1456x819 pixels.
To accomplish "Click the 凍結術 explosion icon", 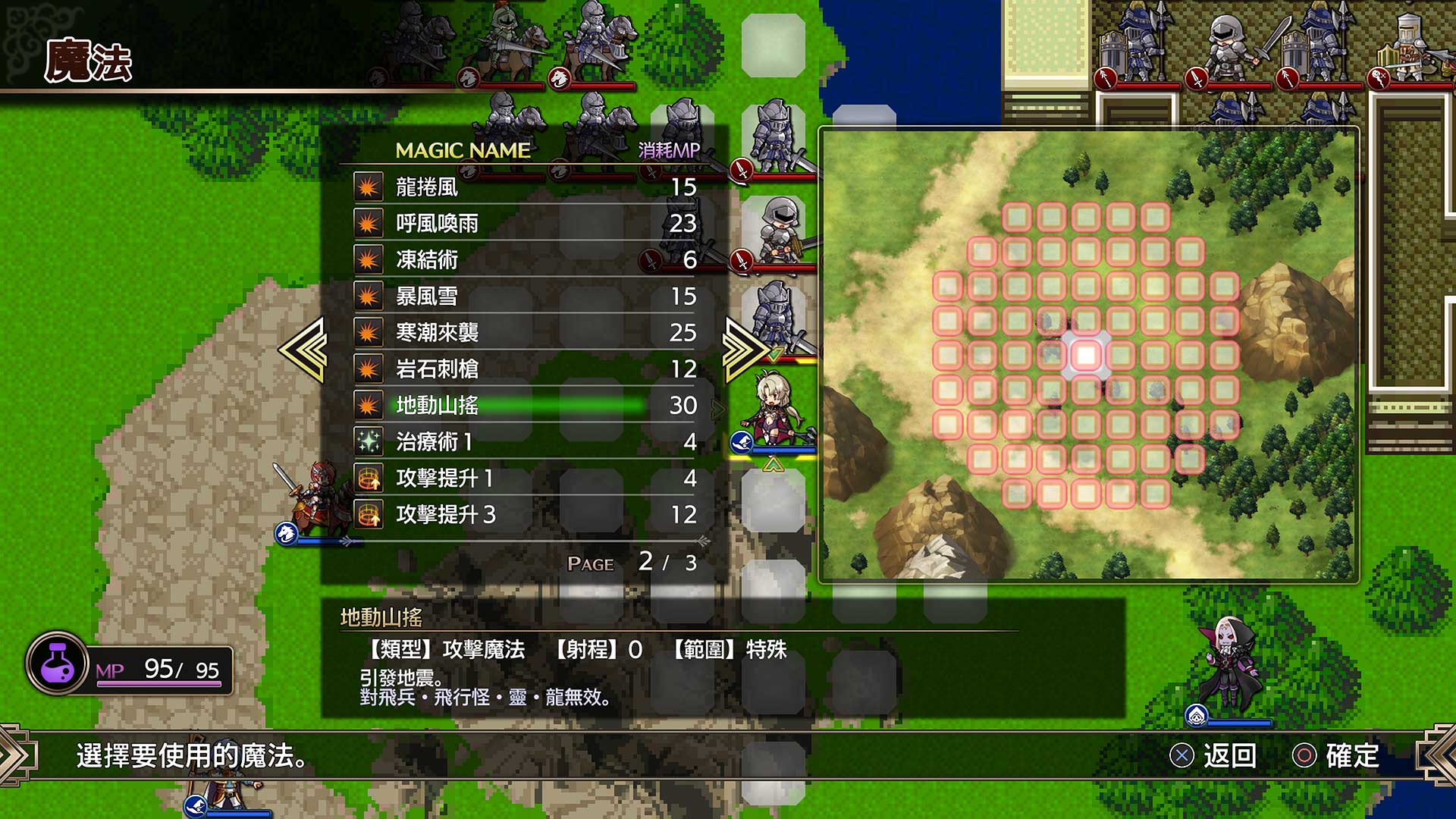I will (x=369, y=259).
